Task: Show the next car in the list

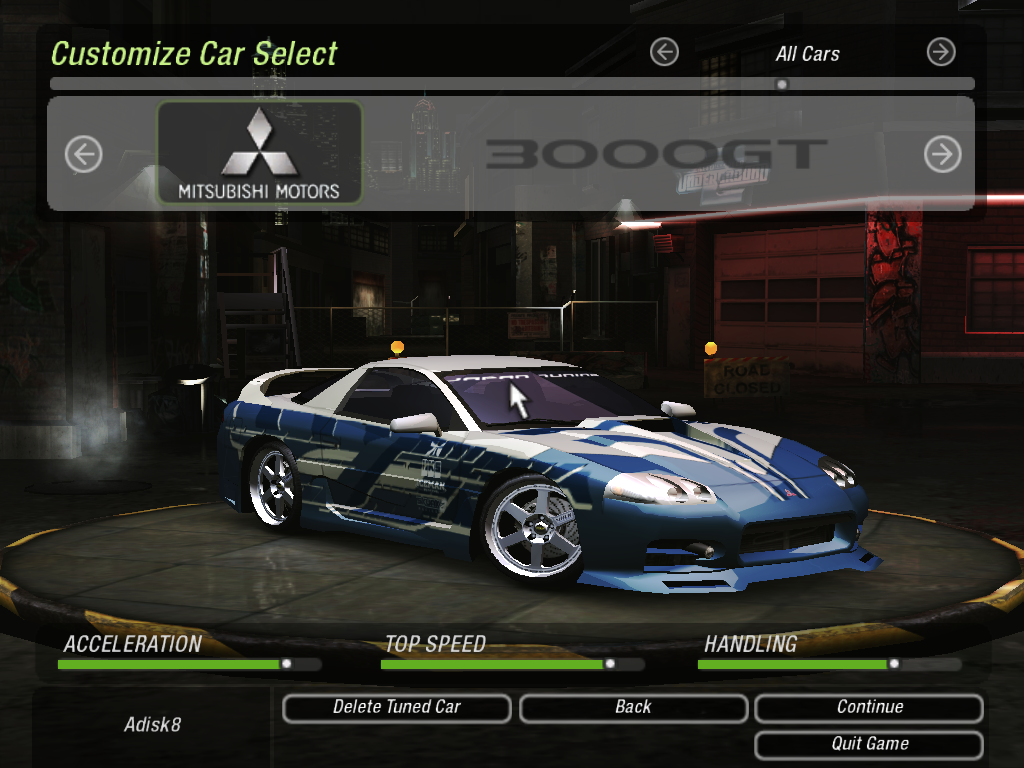Action: coord(942,154)
